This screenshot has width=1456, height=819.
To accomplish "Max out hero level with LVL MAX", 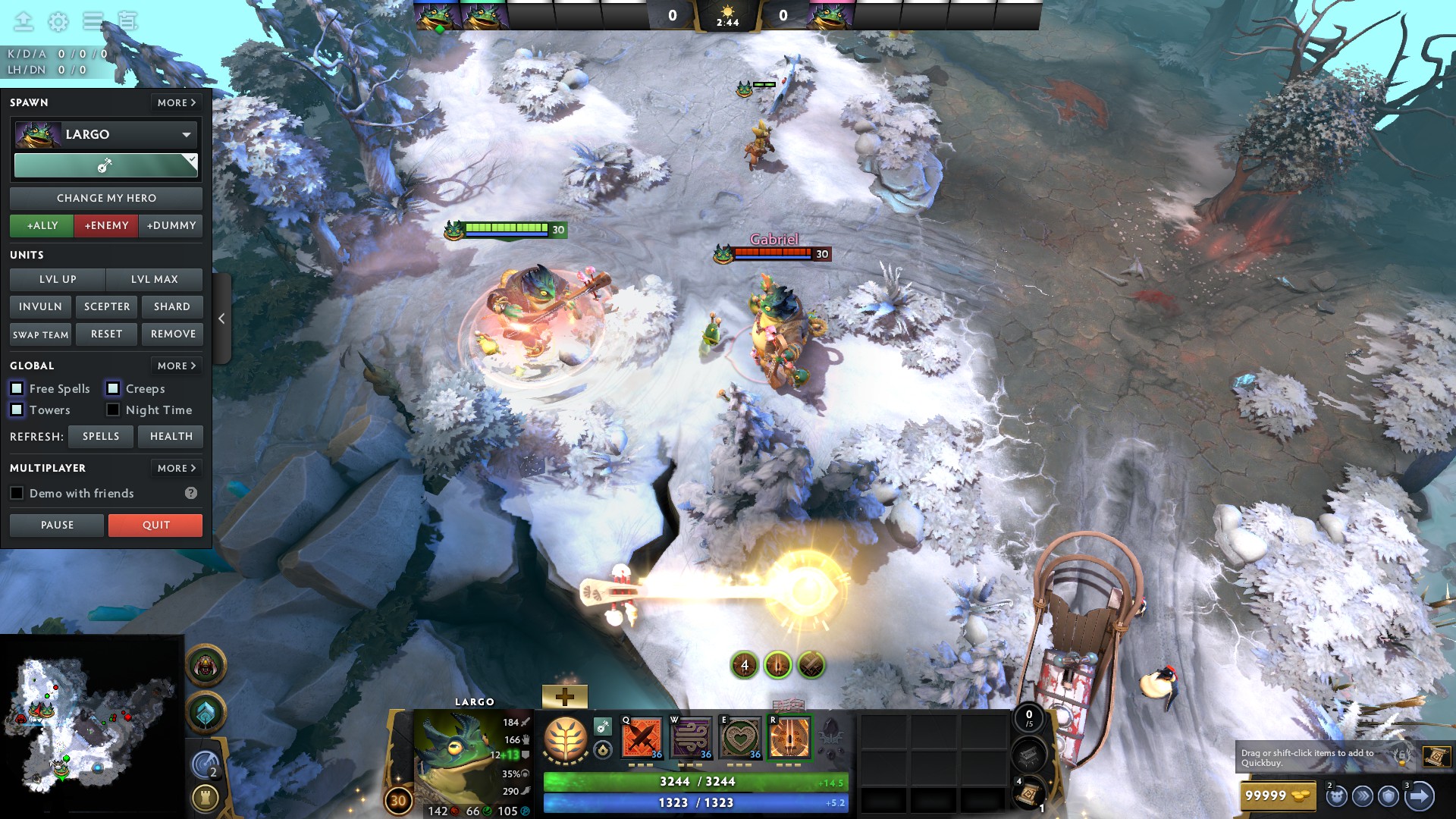I will tap(155, 279).
